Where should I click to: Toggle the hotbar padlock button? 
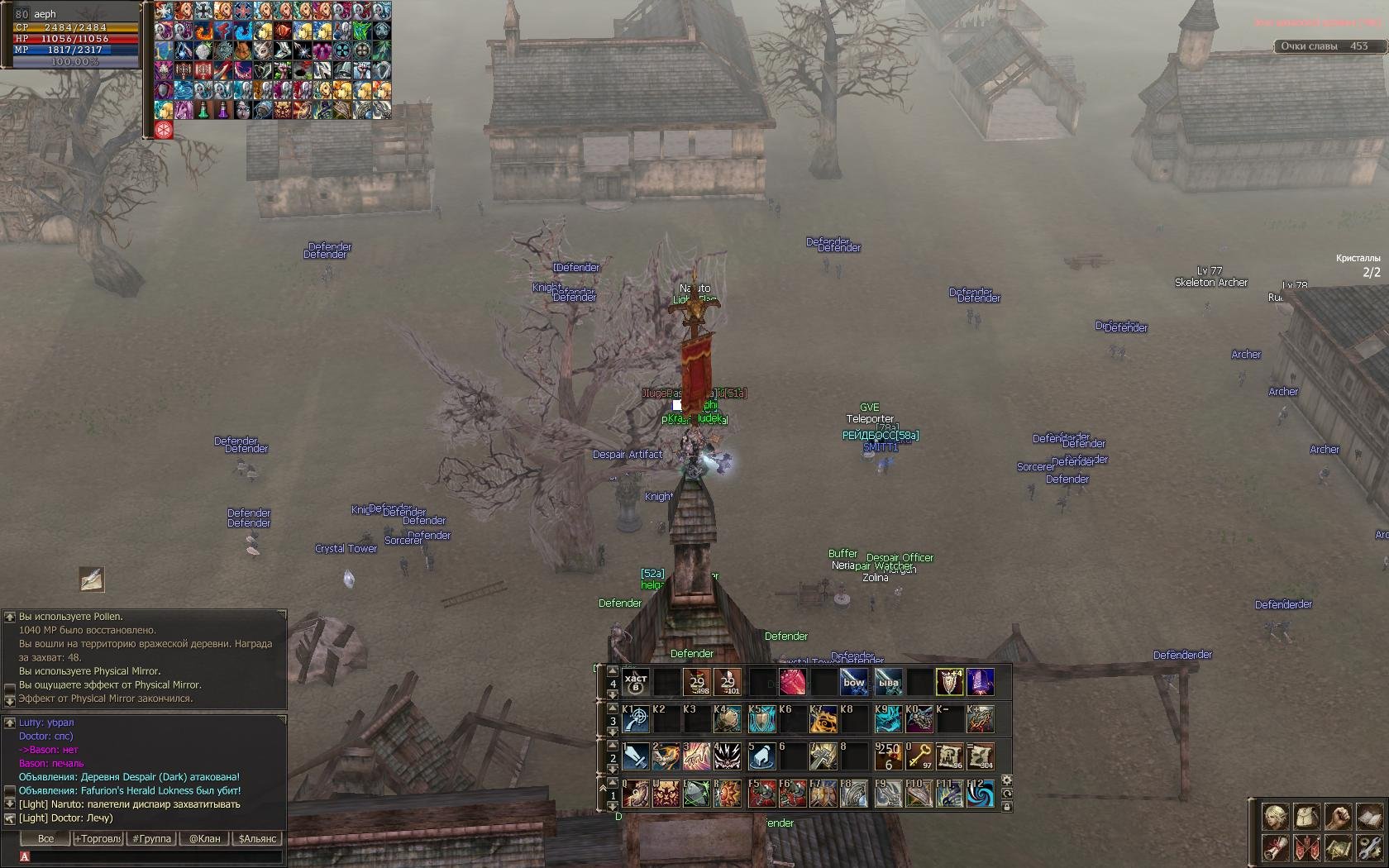[x=1006, y=807]
